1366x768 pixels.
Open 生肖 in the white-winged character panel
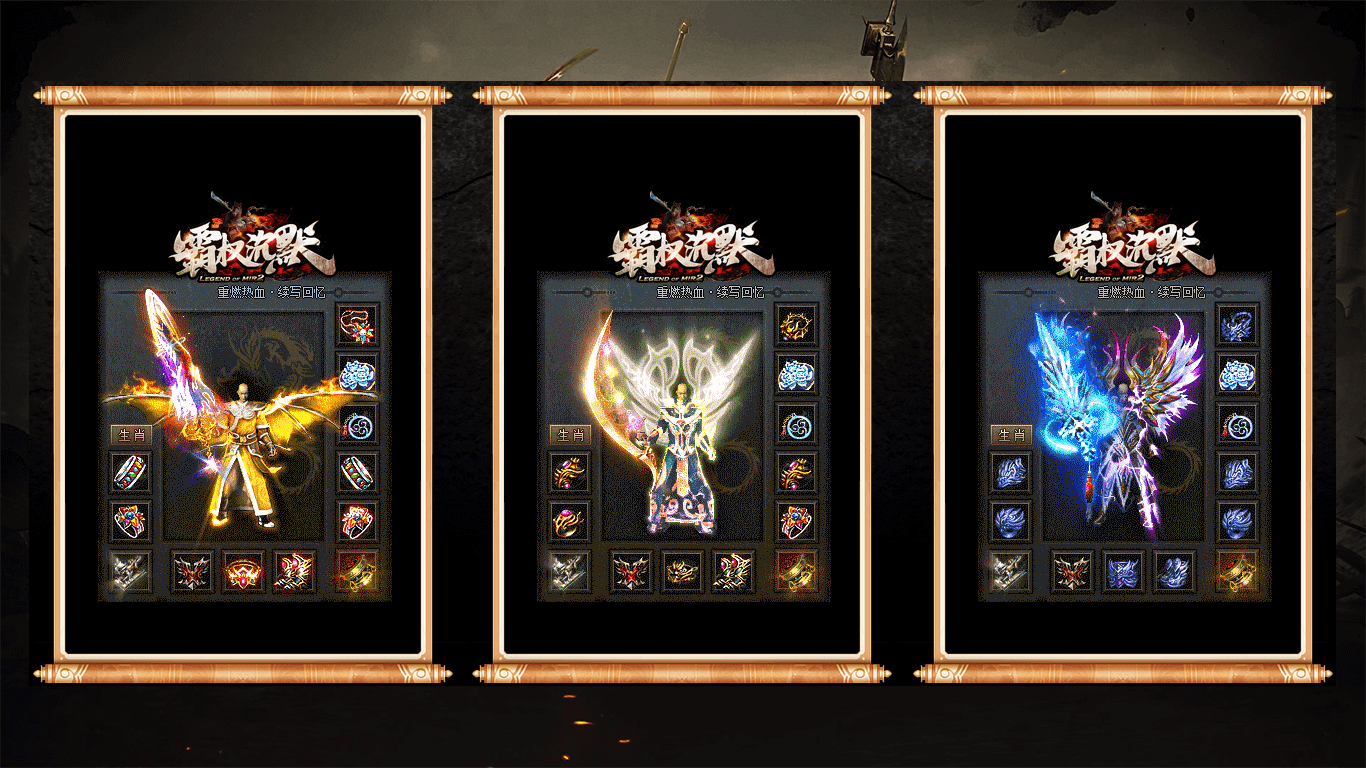(x=570, y=435)
